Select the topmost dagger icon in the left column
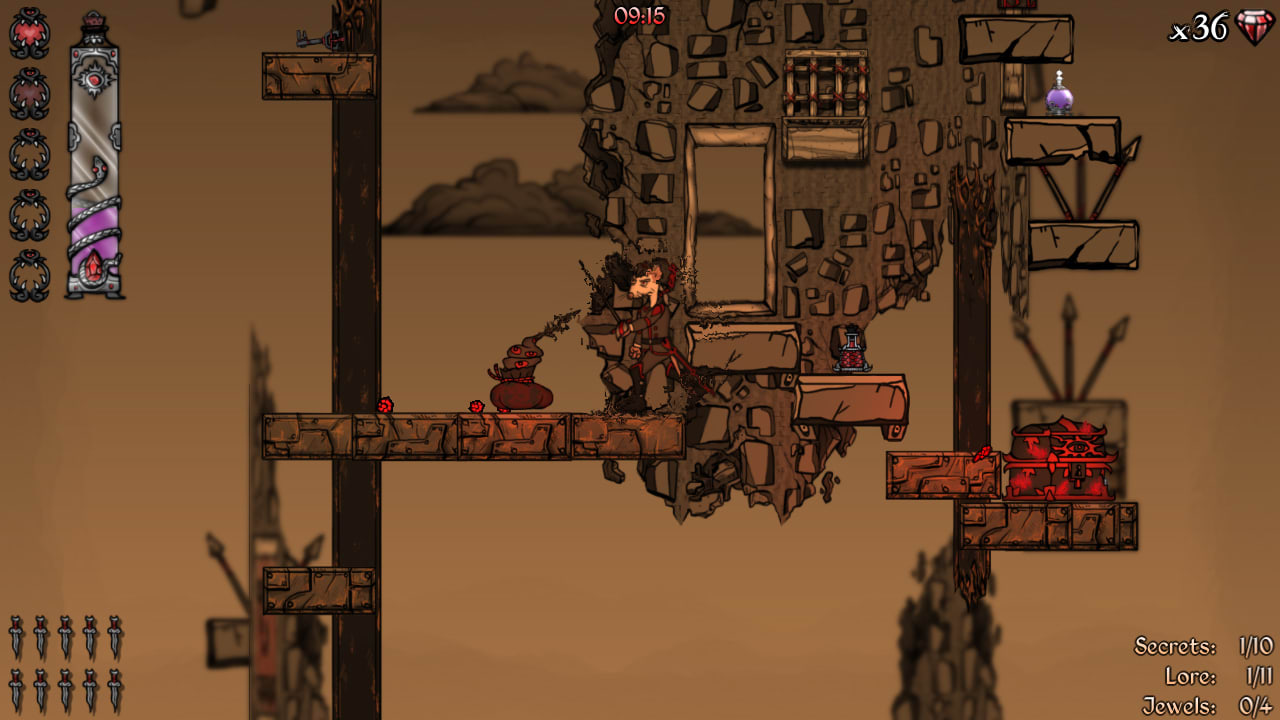This screenshot has width=1280, height=720. [15, 637]
